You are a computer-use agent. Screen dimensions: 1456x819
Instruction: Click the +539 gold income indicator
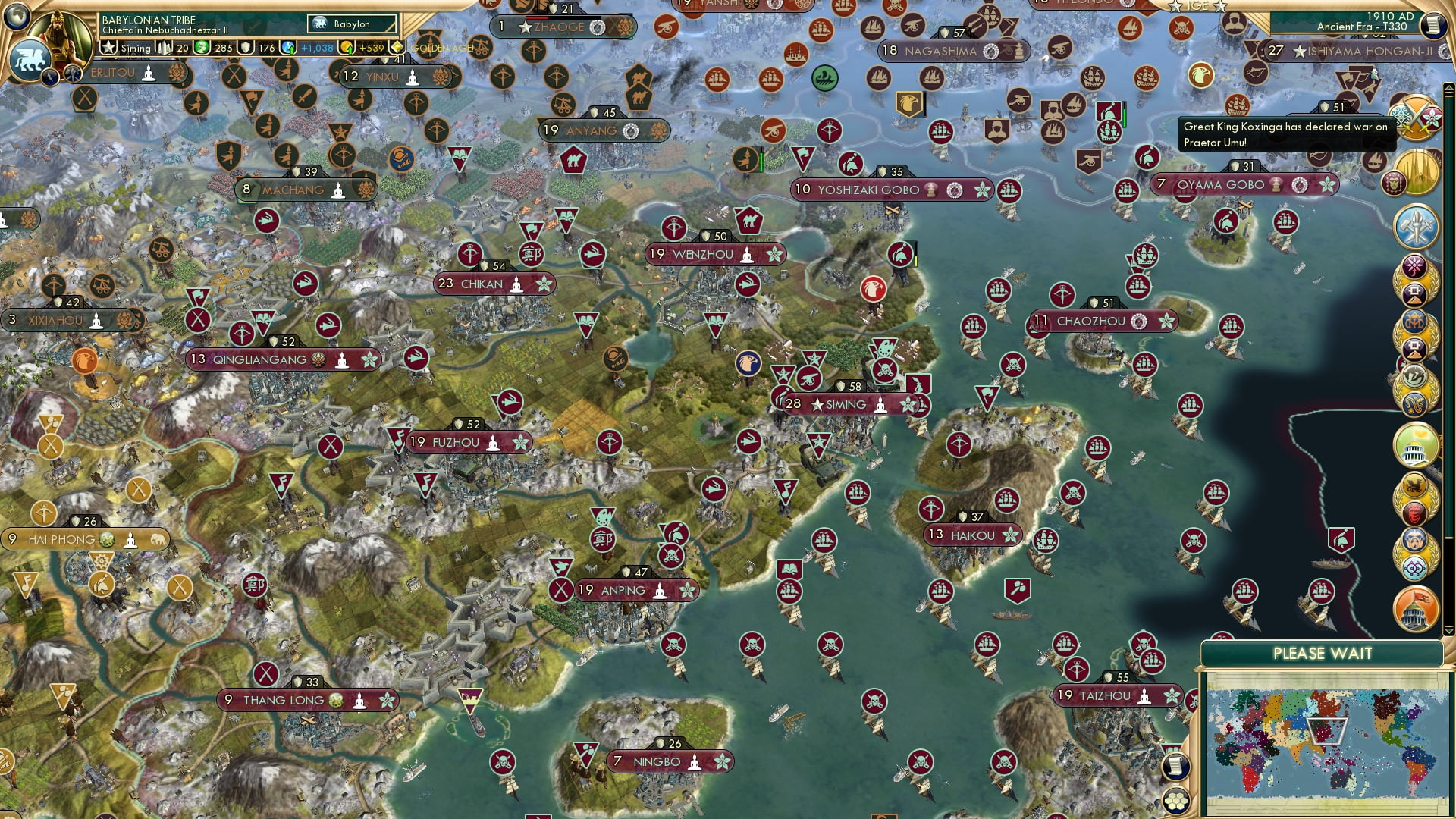(x=371, y=48)
